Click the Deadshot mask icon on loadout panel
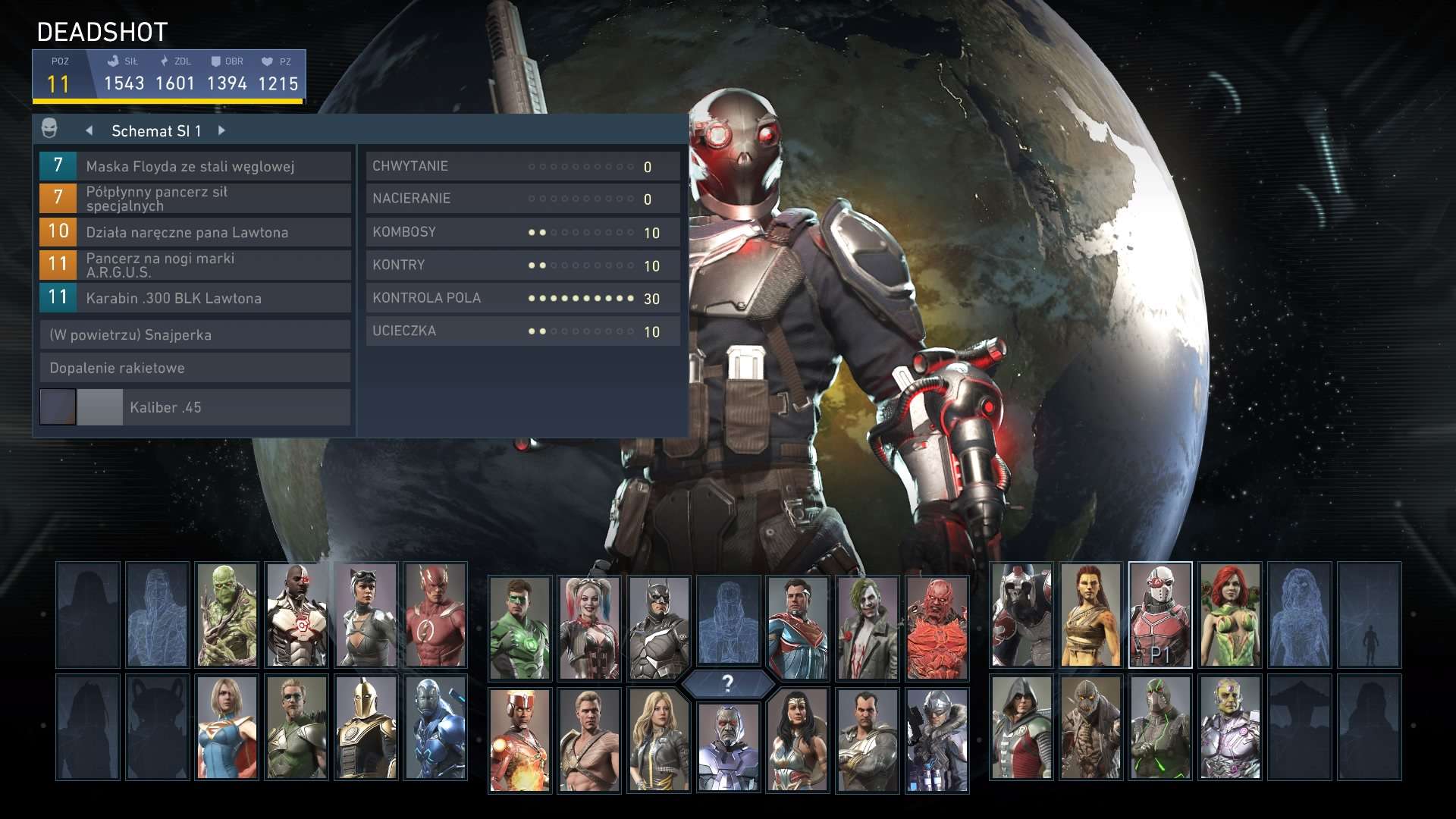The width and height of the screenshot is (1456, 819). (50, 129)
